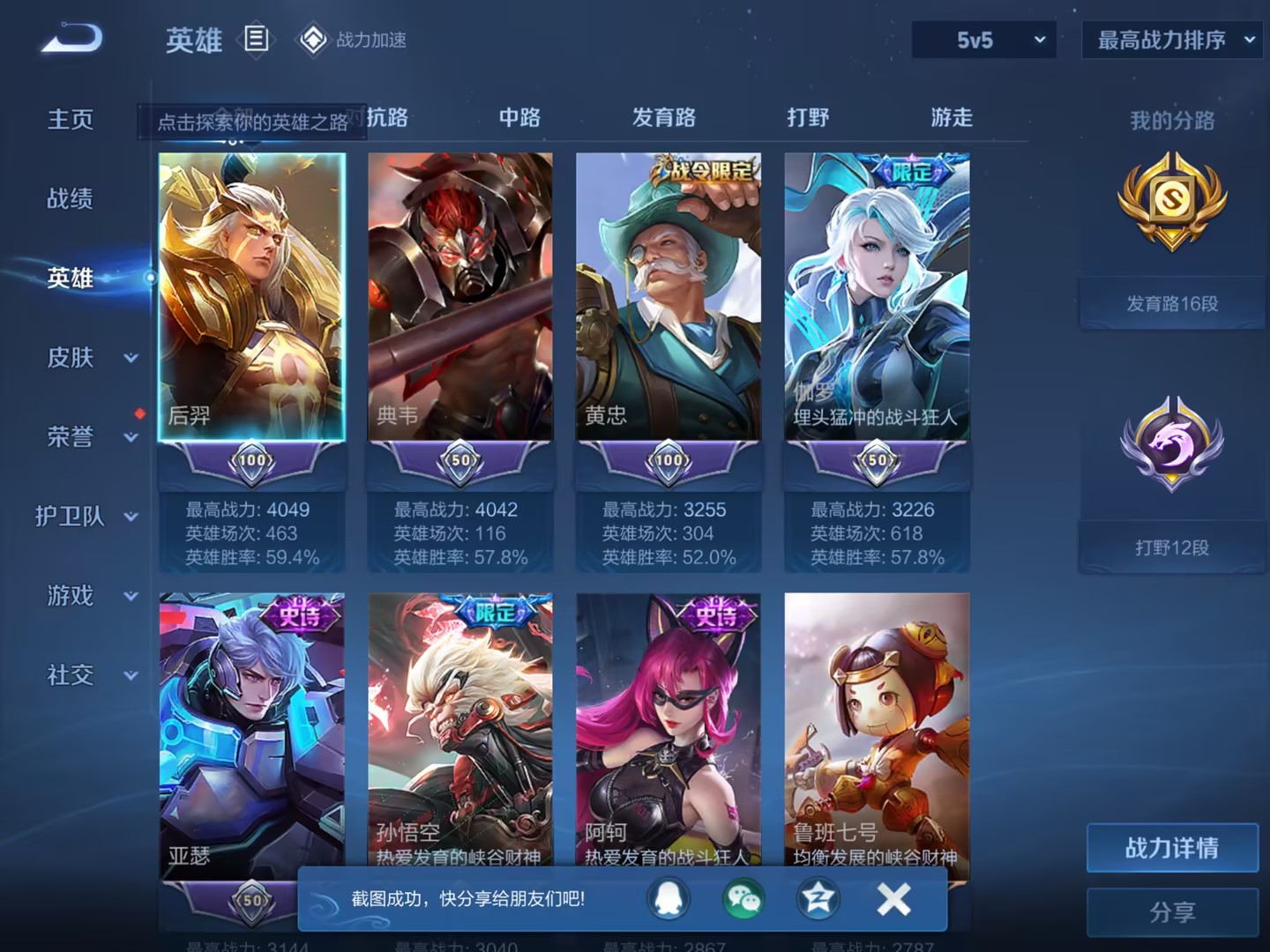This screenshot has width=1270, height=952.
Task: Open the 战力加速 feature icon
Action: point(315,40)
